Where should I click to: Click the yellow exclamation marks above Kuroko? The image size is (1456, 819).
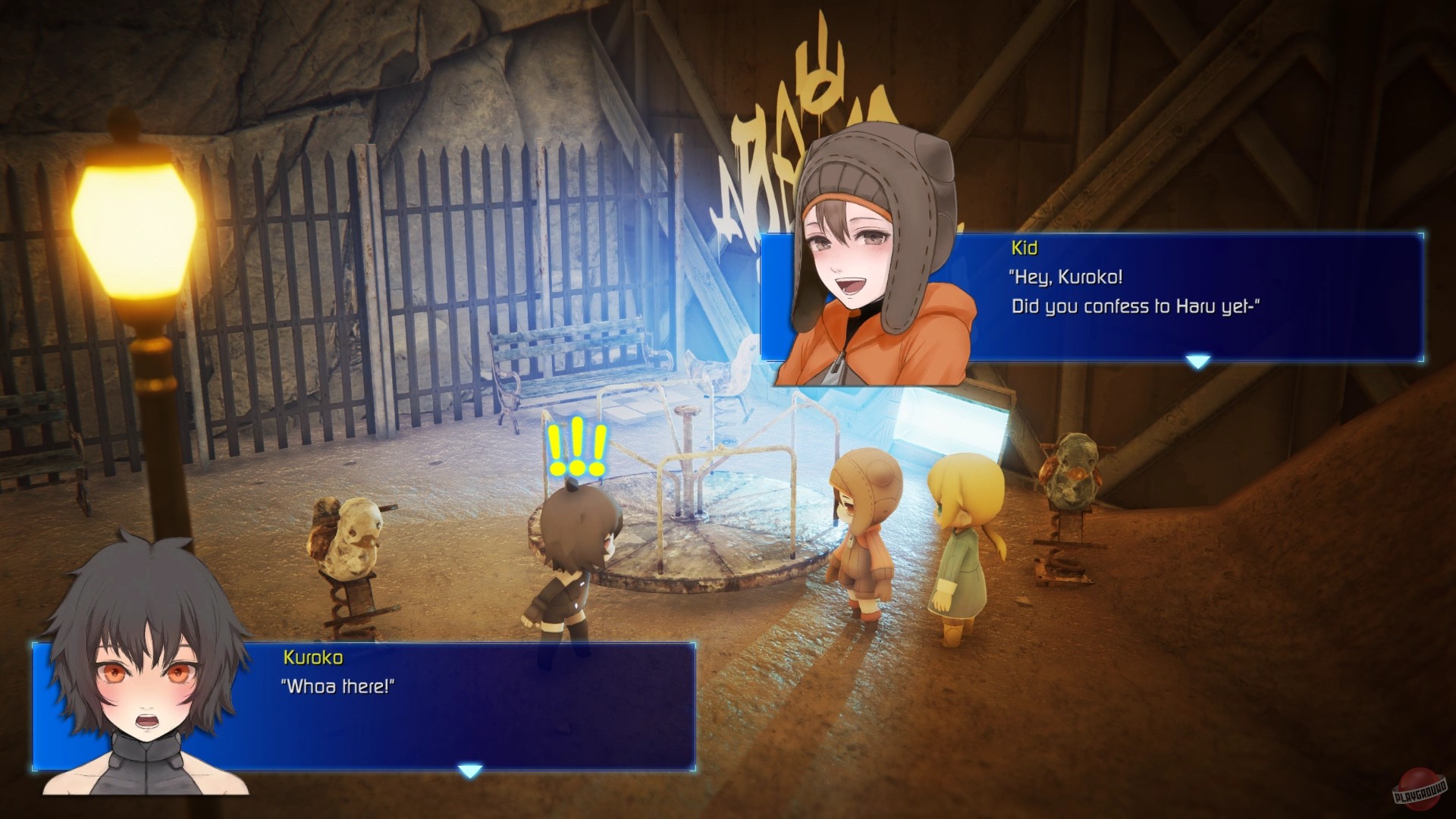576,447
